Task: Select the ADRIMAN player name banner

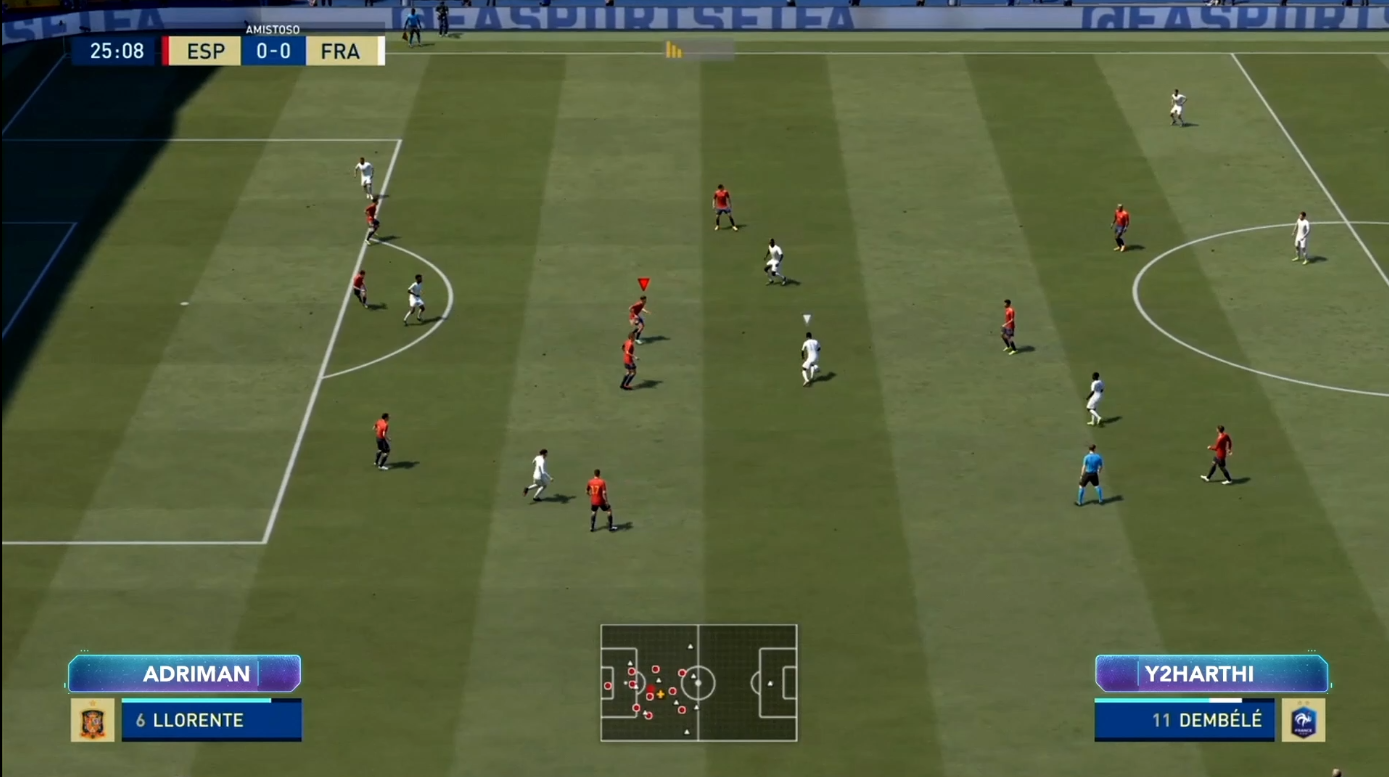Action: [185, 673]
